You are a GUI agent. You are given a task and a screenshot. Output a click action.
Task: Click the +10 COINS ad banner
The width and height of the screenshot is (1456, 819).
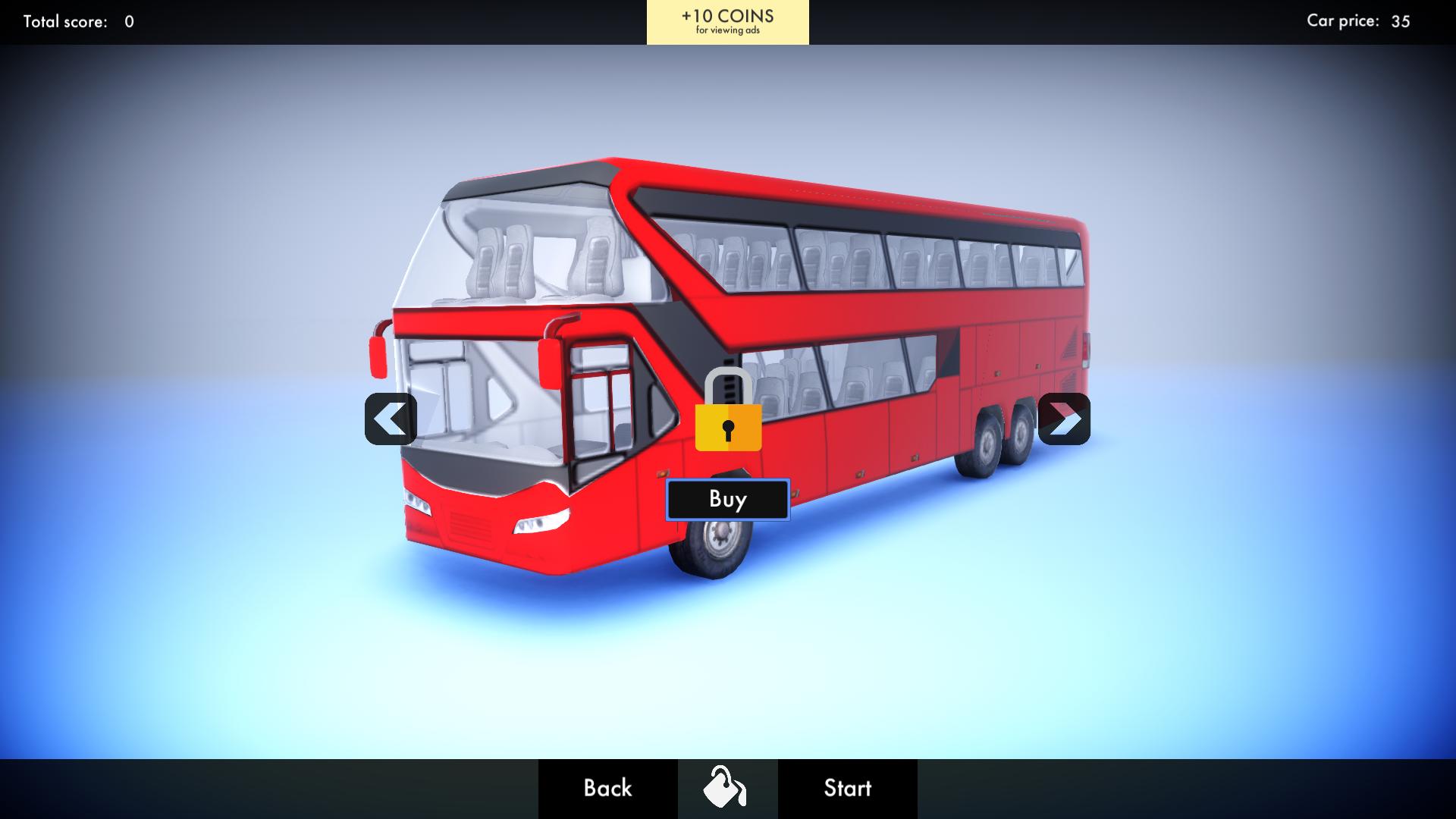[727, 21]
